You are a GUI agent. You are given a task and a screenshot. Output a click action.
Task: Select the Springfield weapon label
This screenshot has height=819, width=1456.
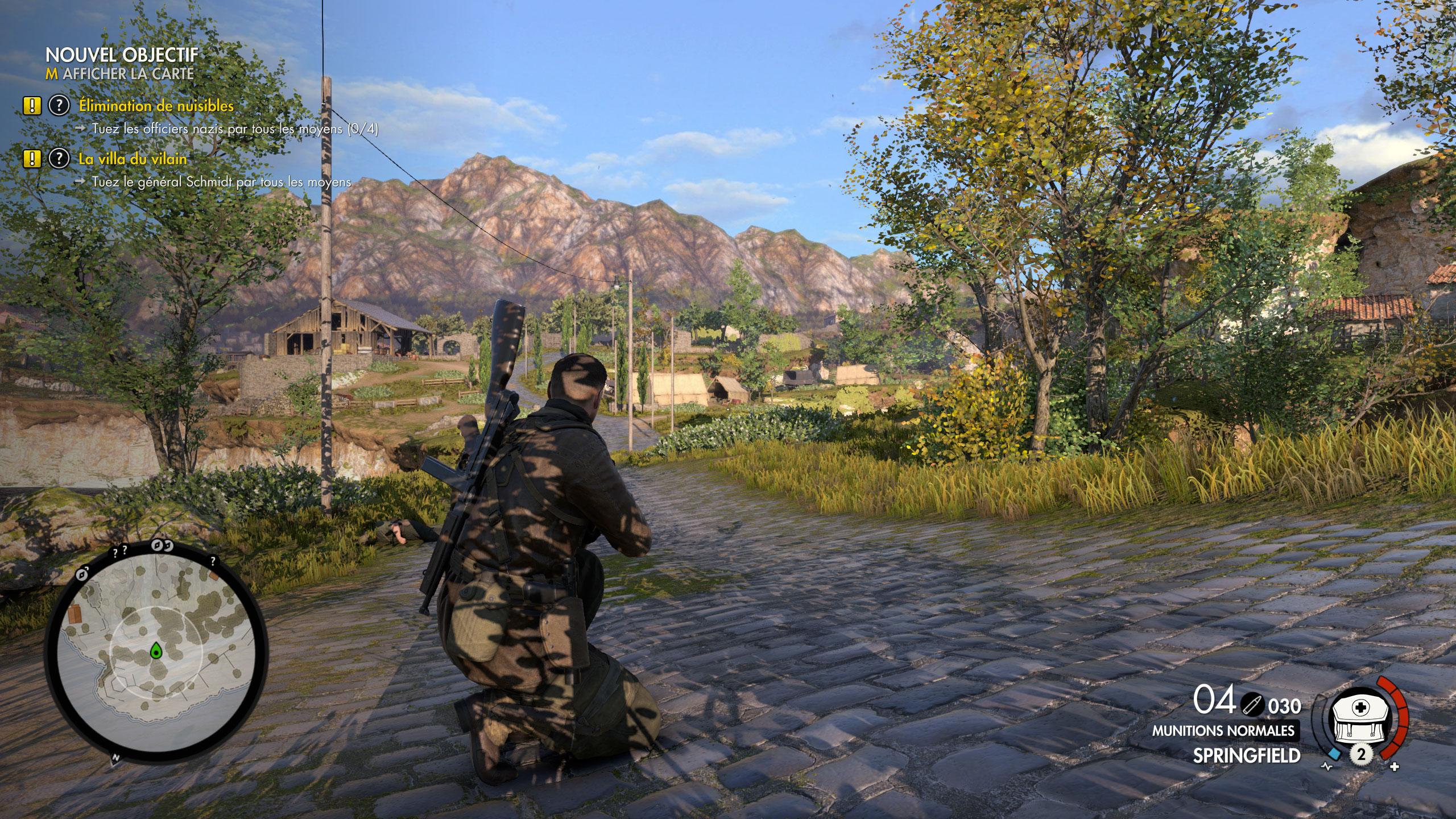1246,756
